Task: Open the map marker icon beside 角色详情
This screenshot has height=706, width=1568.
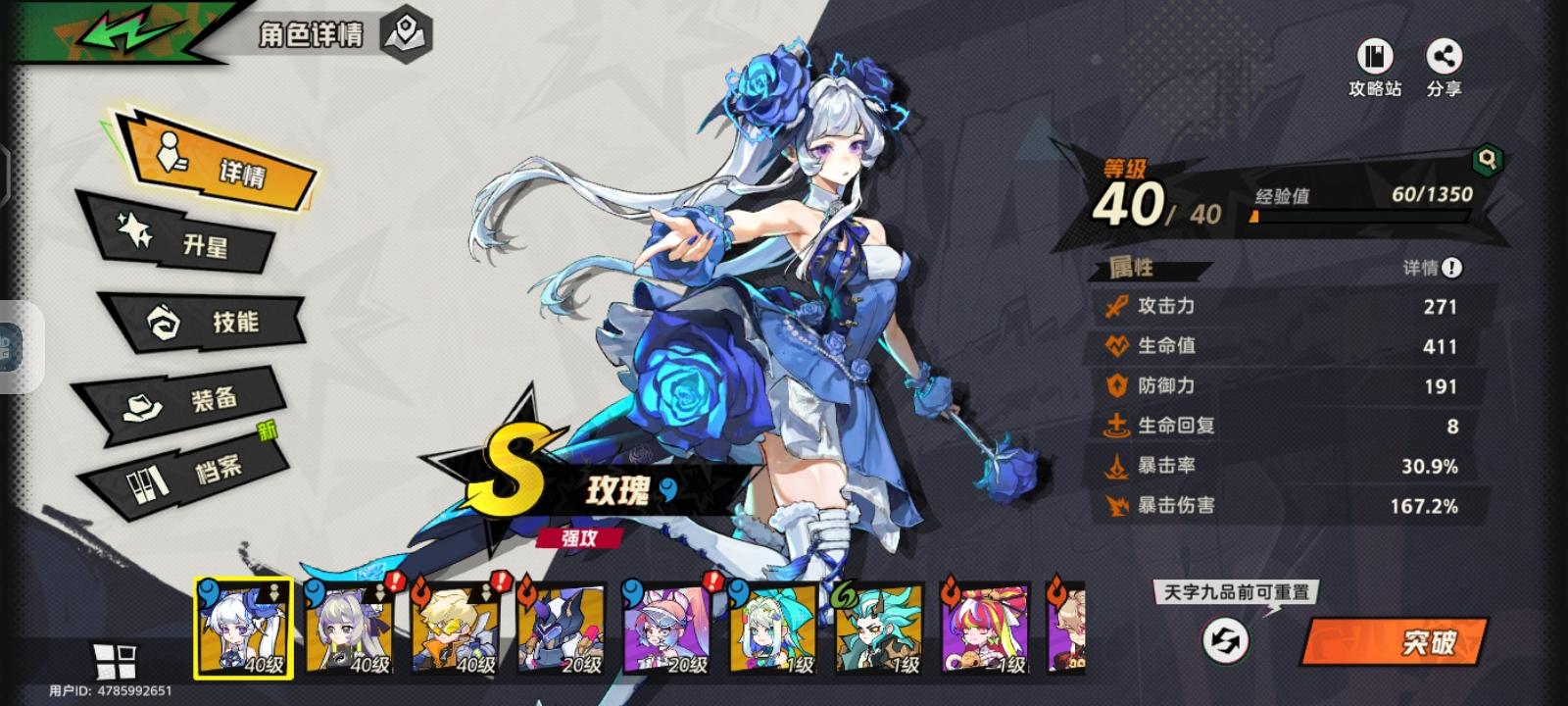Action: click(404, 36)
